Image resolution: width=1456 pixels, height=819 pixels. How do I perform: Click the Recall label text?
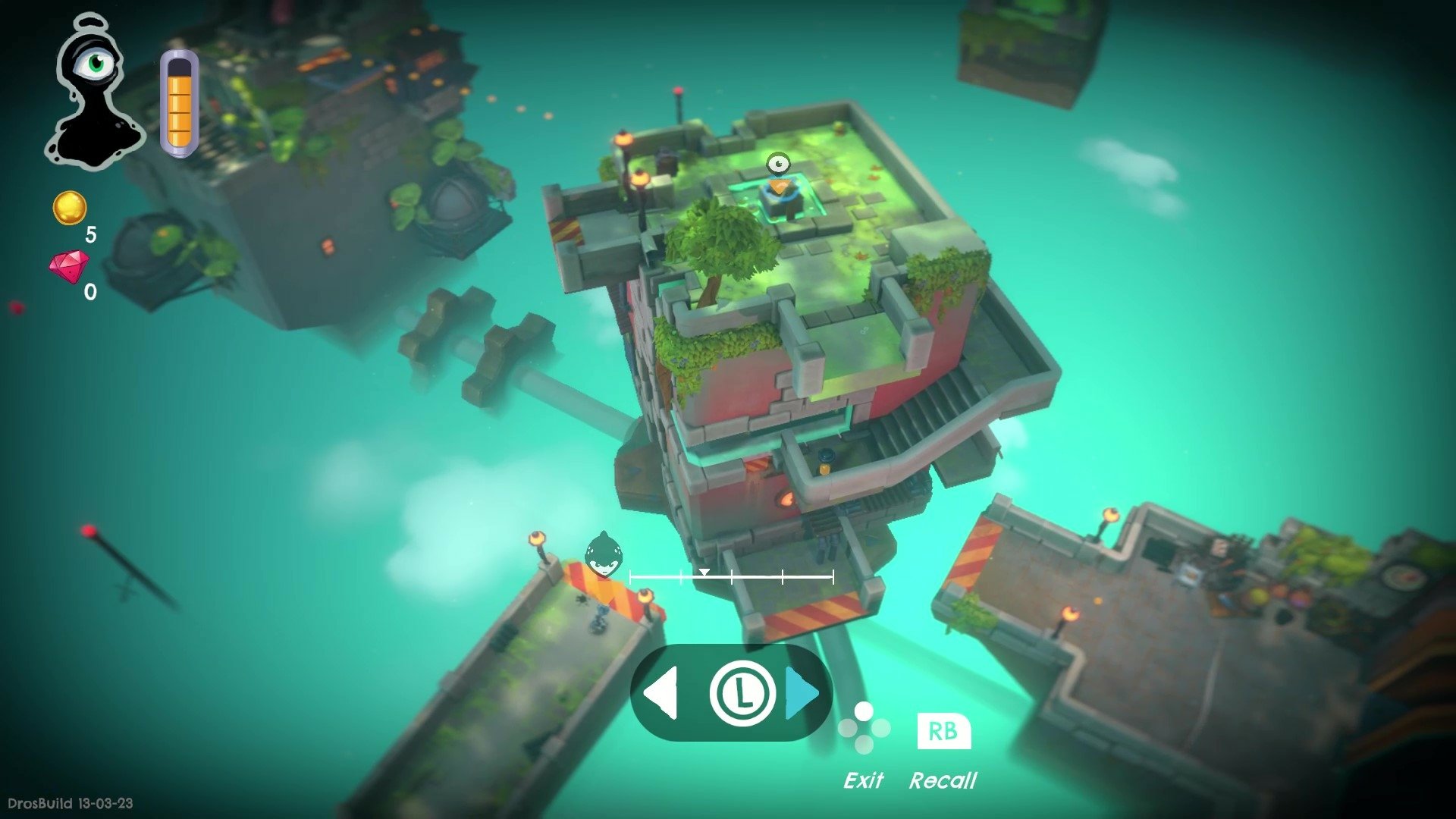pos(944,781)
